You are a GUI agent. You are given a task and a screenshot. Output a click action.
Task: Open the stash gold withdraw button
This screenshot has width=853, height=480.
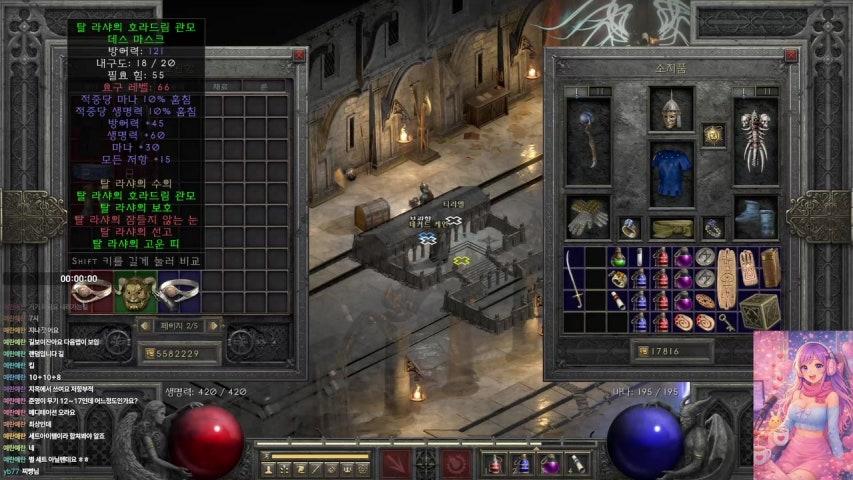[146, 353]
